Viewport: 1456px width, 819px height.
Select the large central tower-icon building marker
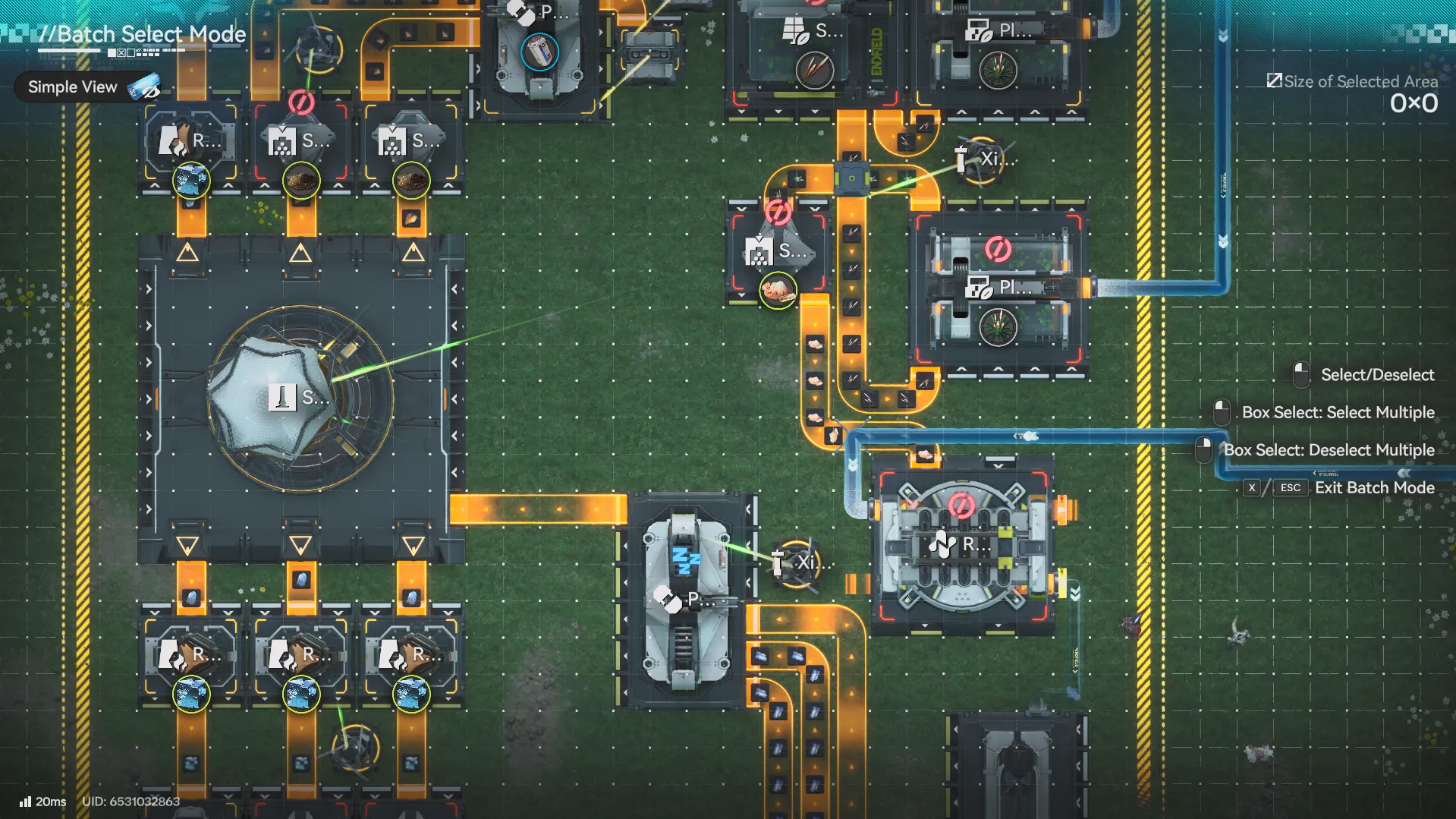[283, 397]
